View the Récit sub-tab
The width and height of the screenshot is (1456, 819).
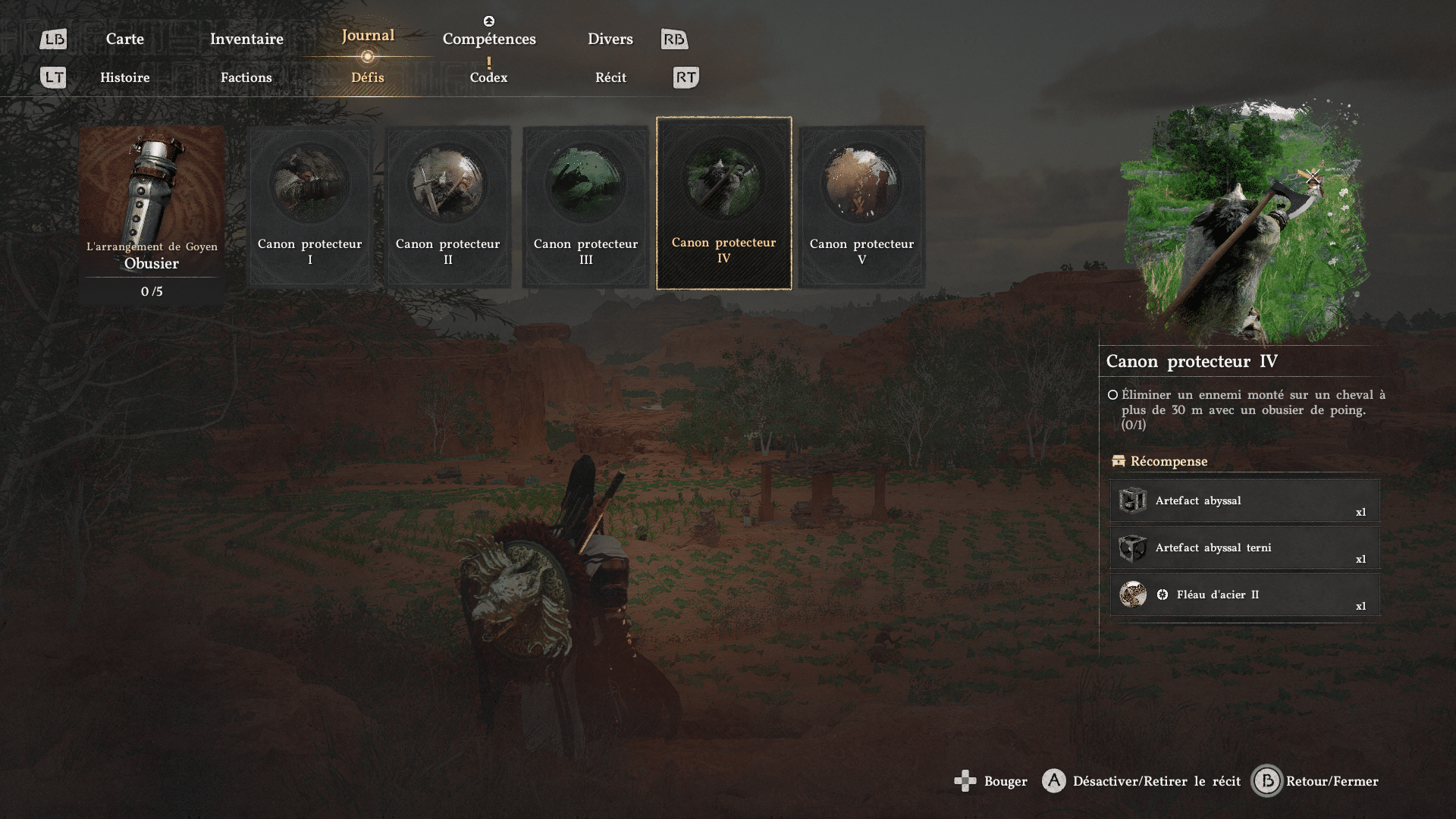[x=610, y=77]
